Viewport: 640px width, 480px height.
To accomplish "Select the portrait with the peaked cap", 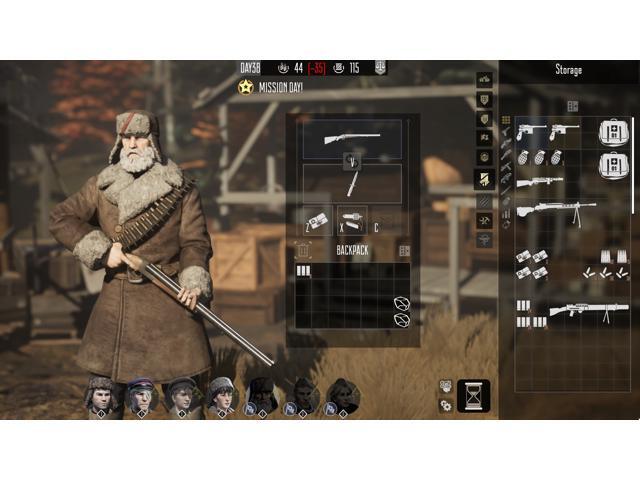I will [141, 394].
